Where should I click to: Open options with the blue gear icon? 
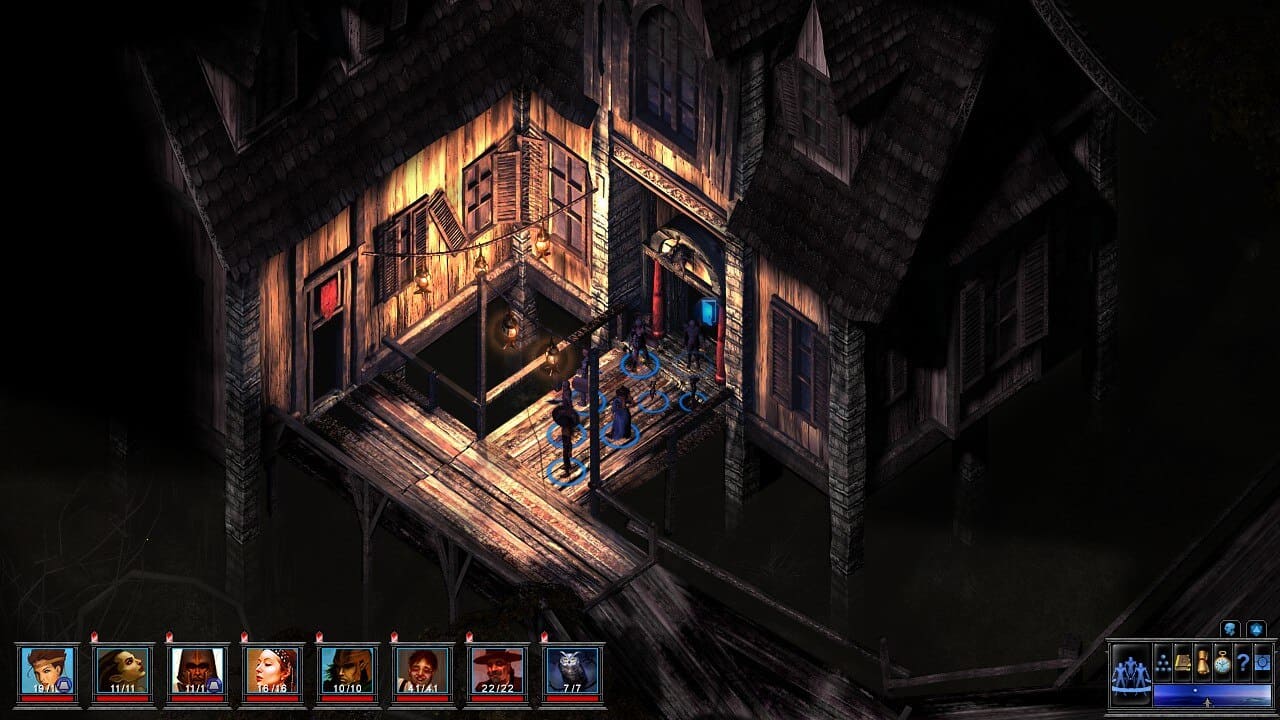pos(1262,662)
